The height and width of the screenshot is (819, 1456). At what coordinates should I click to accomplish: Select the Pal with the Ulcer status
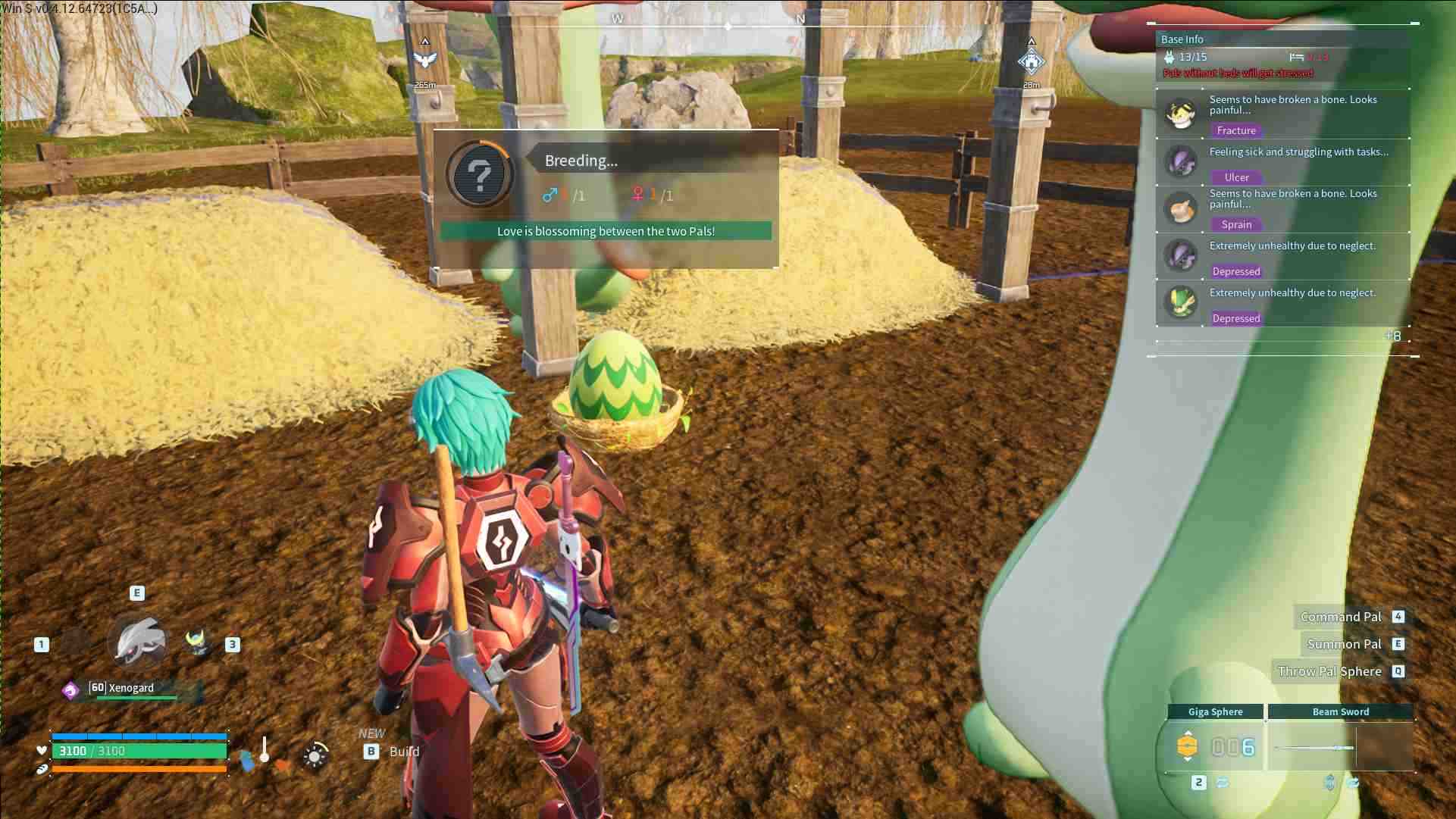[x=1181, y=161]
